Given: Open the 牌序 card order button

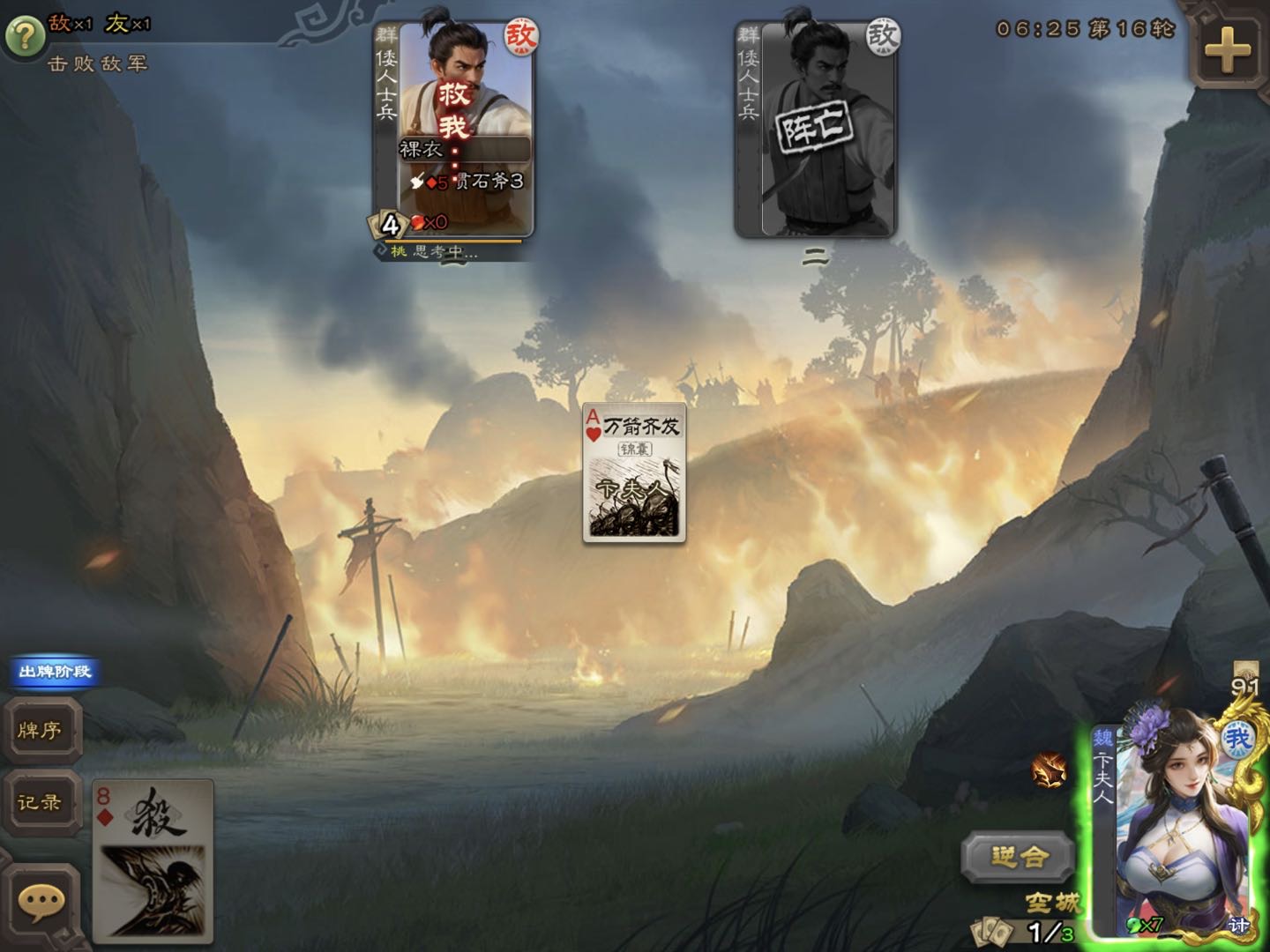Looking at the screenshot, I should [41, 730].
